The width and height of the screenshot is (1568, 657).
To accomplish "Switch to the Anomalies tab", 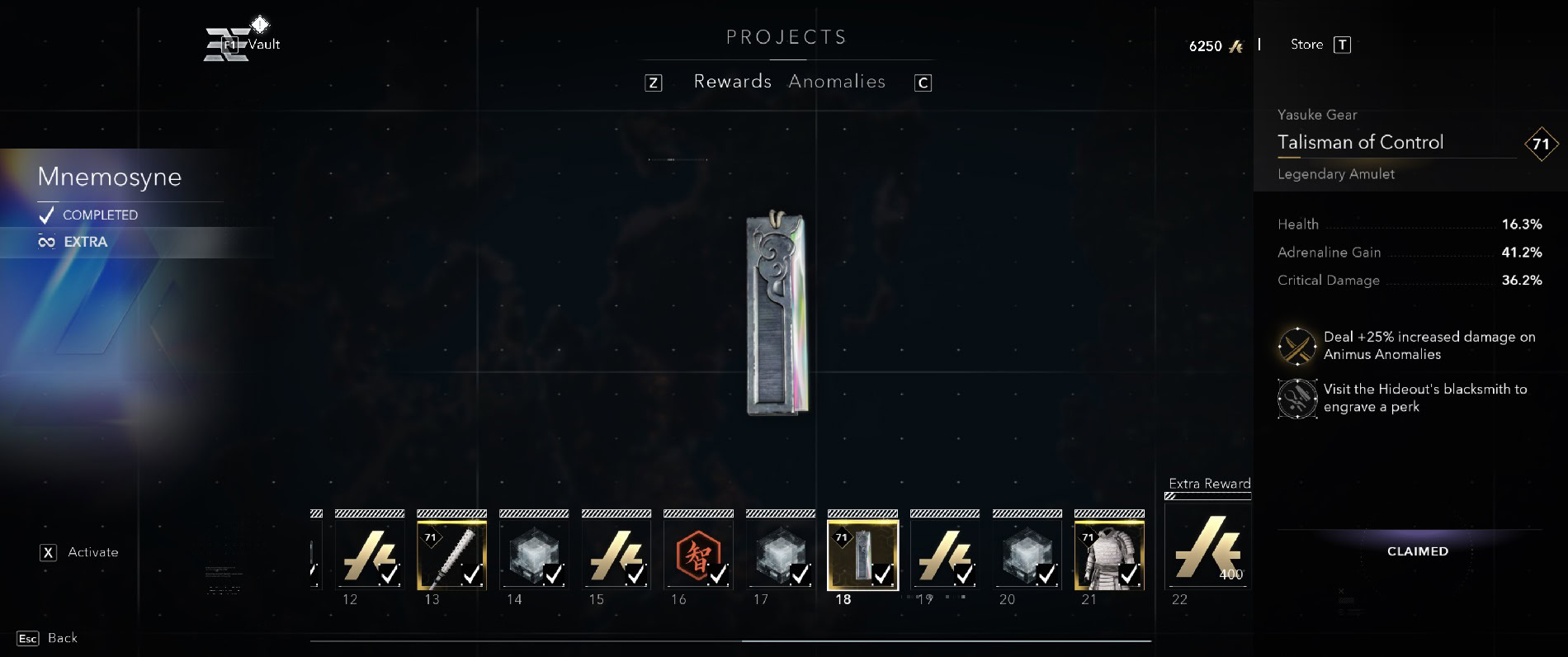I will (837, 82).
